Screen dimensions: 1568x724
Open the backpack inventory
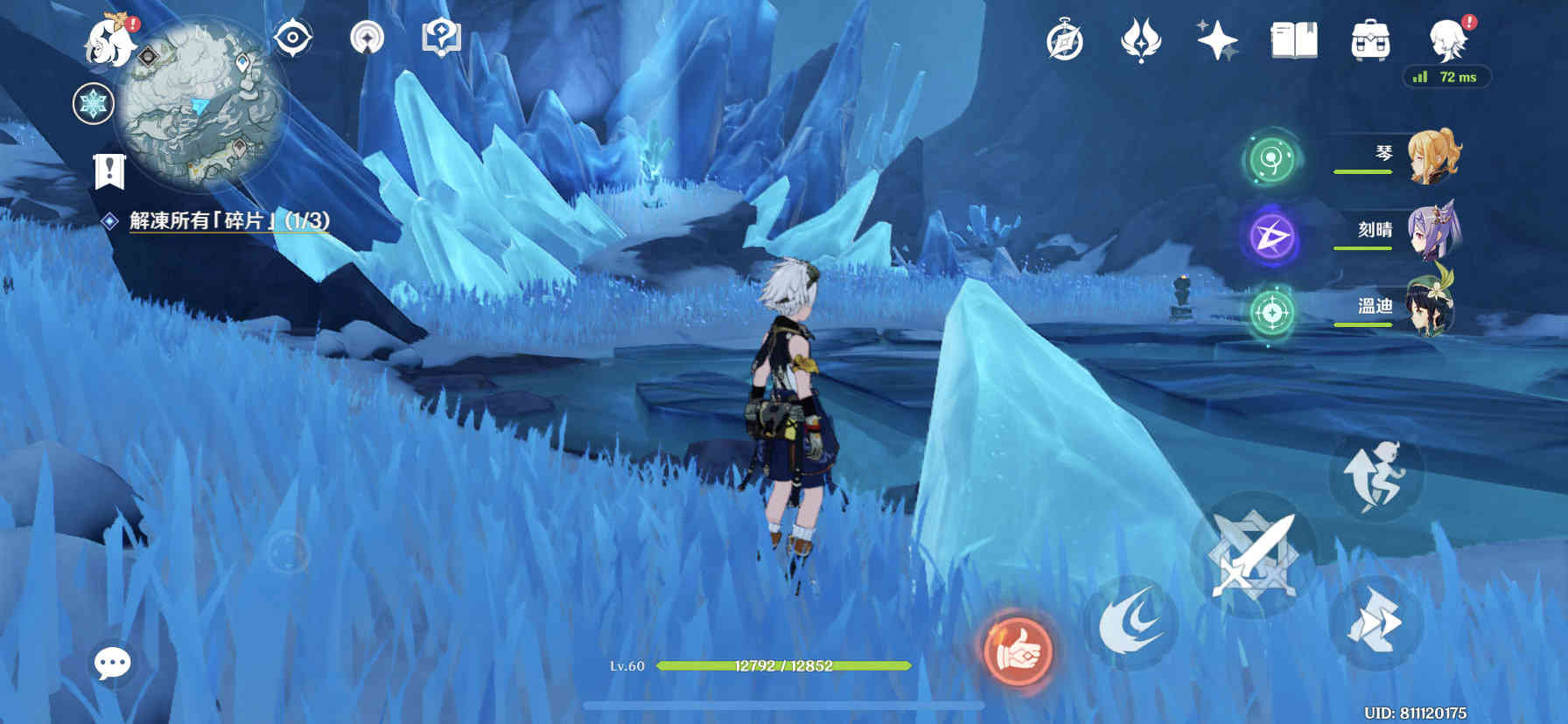click(1370, 41)
